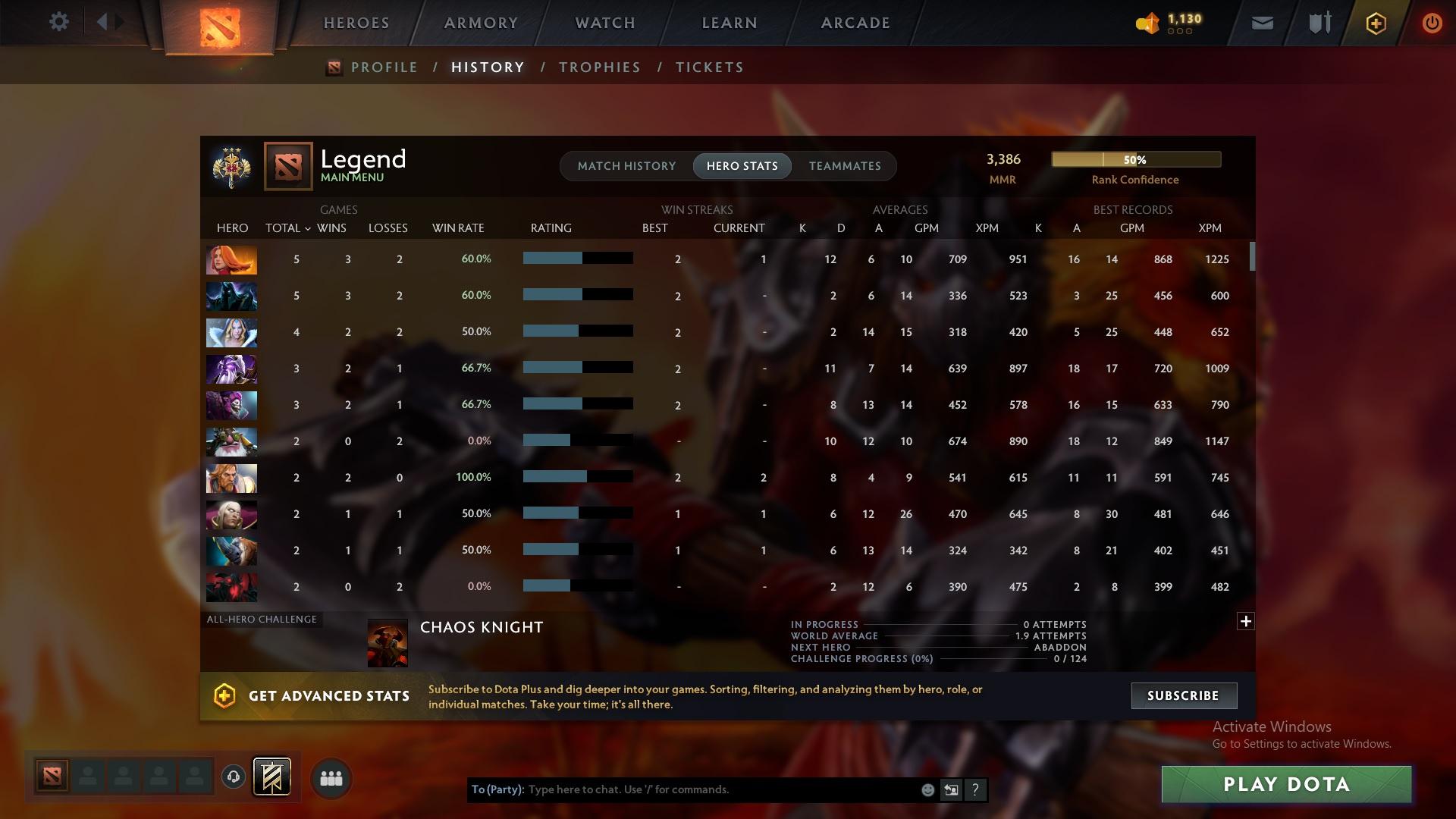Expand the All-Hero Challenge panel with plus
Viewport: 1456px width, 819px height.
tap(1246, 621)
